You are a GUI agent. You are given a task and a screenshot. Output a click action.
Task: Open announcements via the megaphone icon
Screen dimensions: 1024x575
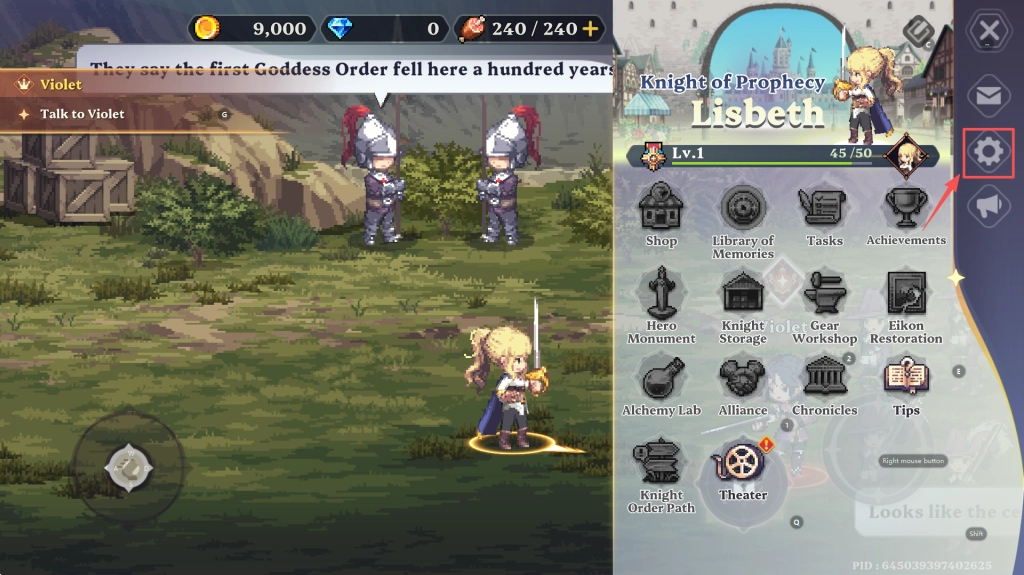pos(989,206)
